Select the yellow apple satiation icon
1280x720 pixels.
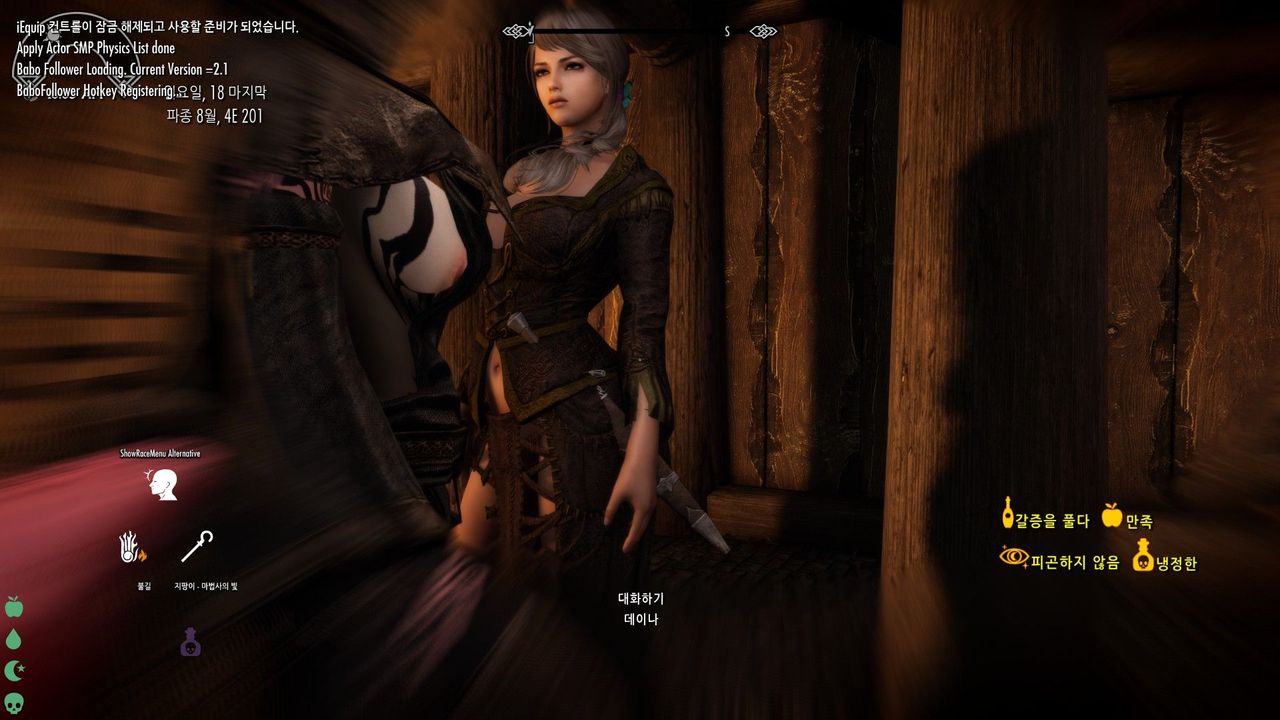(x=1111, y=515)
